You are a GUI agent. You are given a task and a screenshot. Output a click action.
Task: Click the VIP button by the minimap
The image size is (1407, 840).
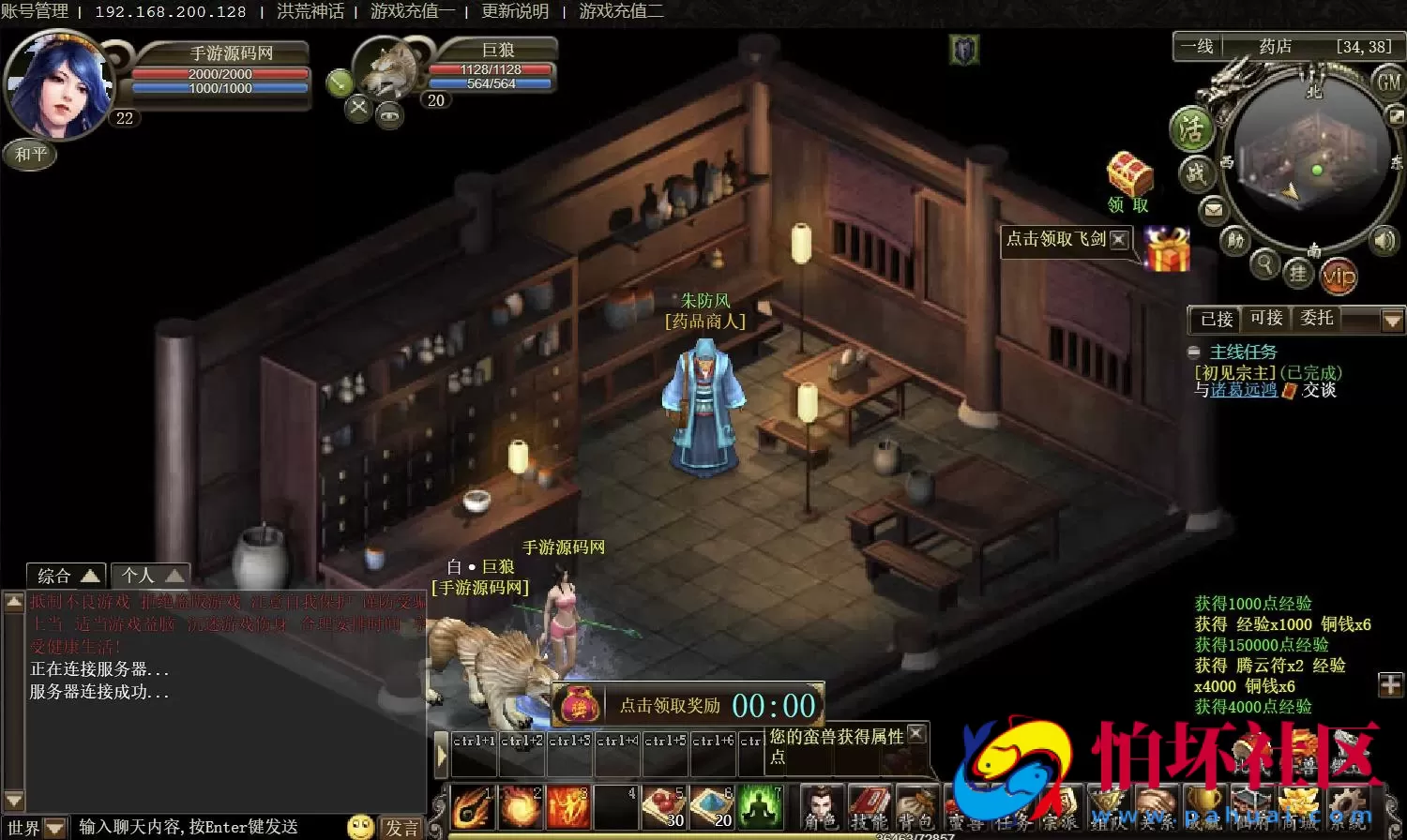1339,276
